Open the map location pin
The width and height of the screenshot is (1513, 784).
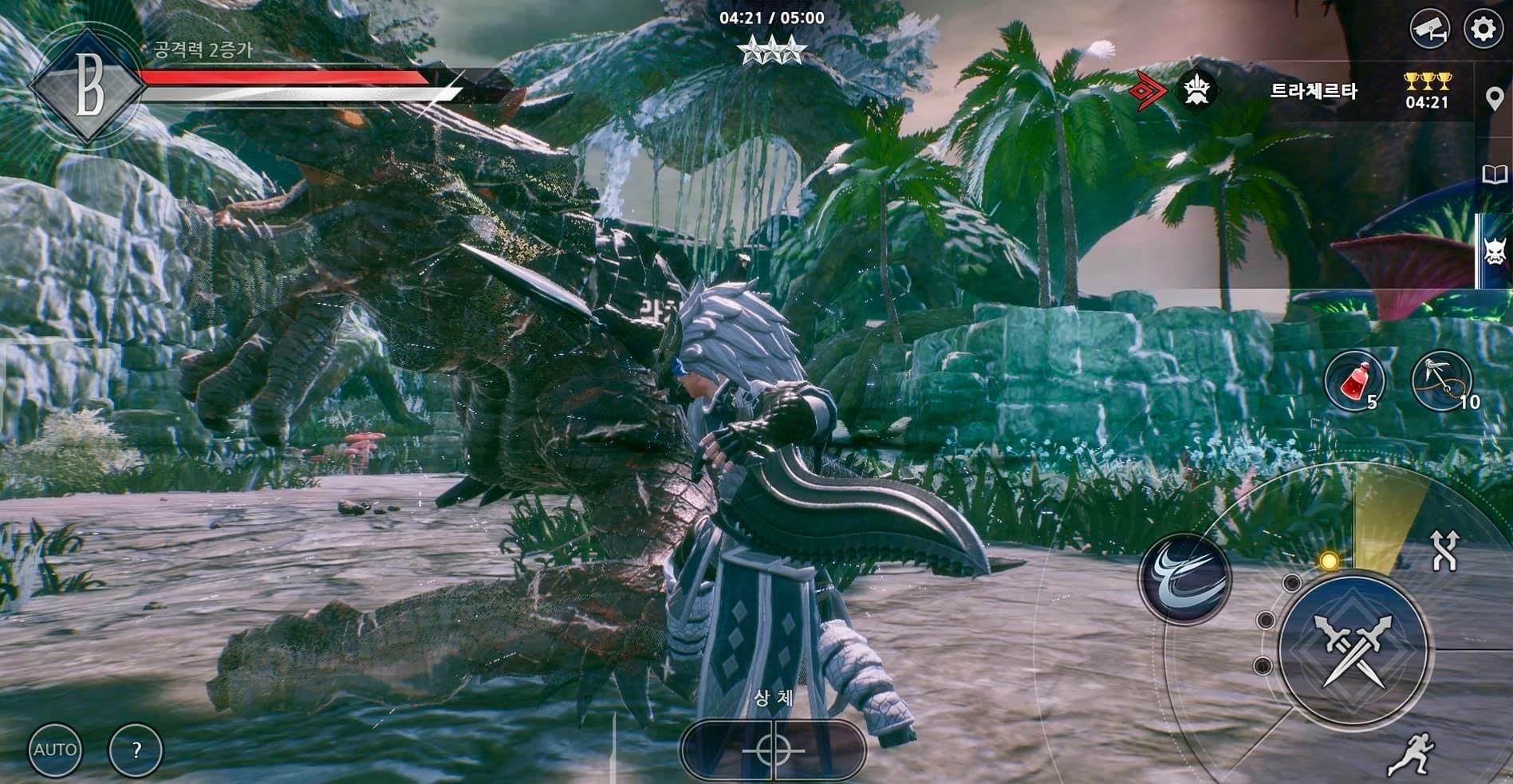1495,100
